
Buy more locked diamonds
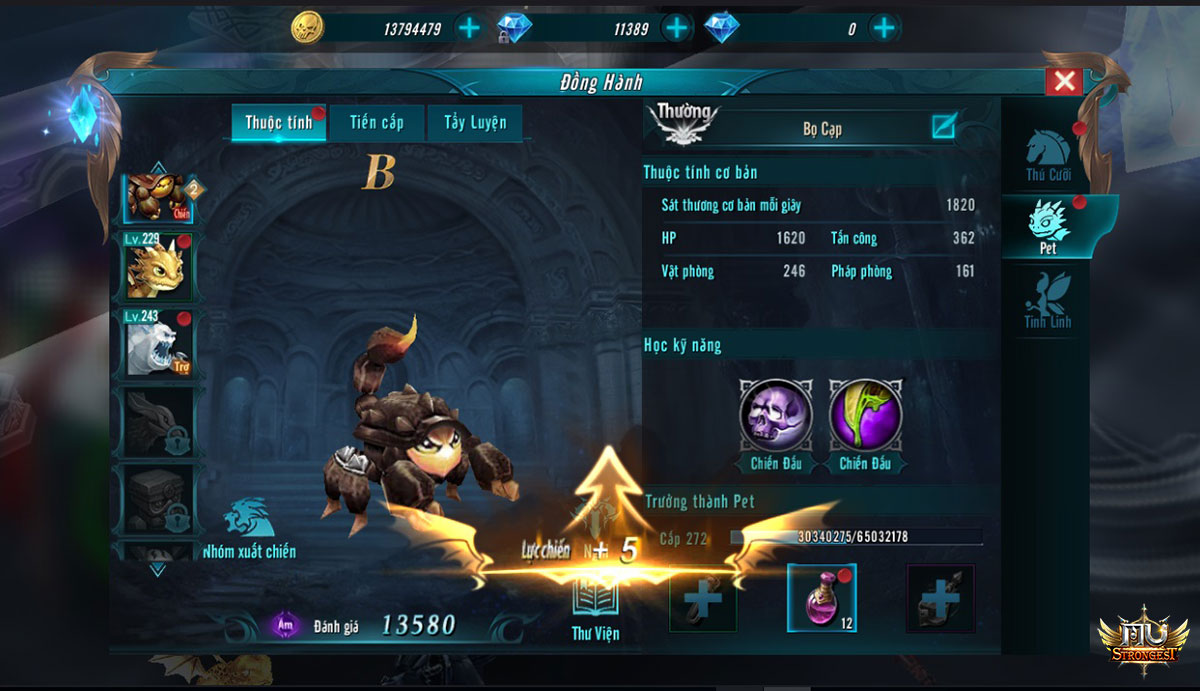tap(677, 28)
